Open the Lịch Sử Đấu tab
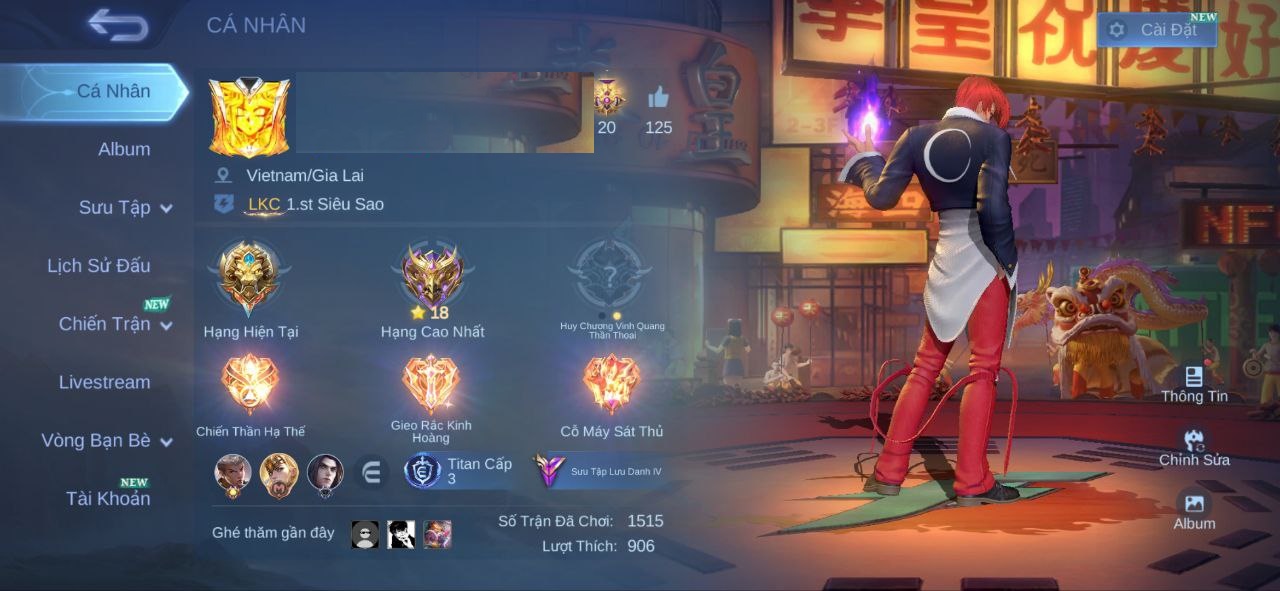This screenshot has width=1280, height=591. [x=99, y=266]
